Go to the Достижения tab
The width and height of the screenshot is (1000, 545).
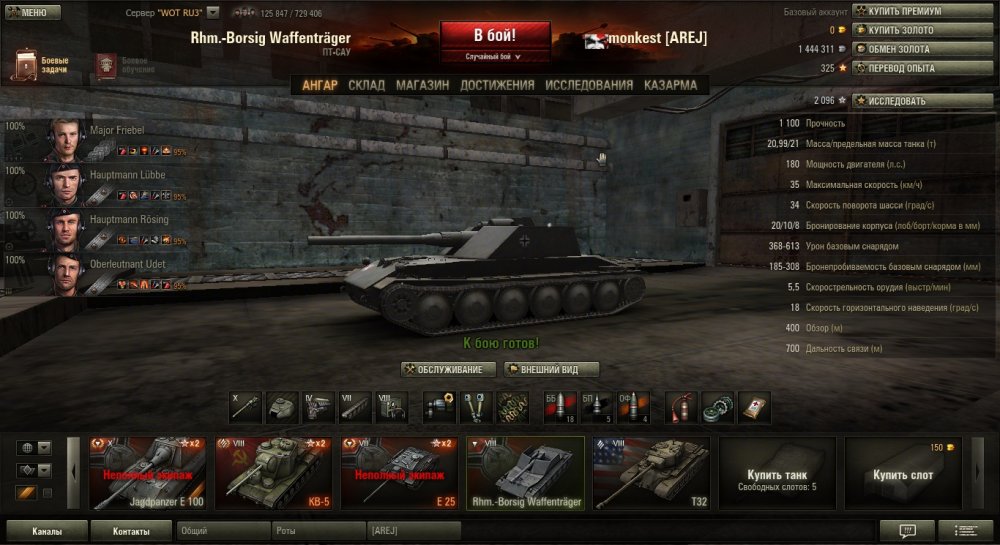(497, 85)
